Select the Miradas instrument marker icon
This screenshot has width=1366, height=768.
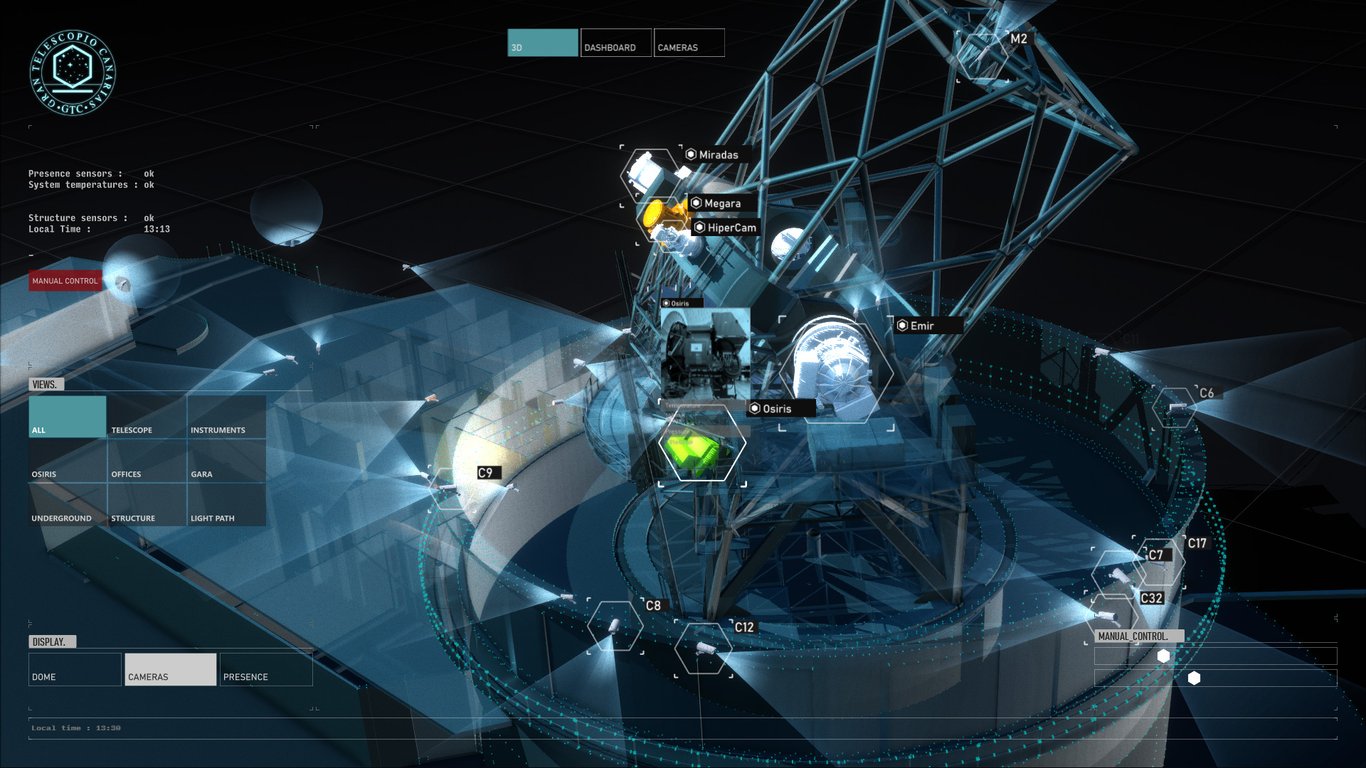point(690,154)
